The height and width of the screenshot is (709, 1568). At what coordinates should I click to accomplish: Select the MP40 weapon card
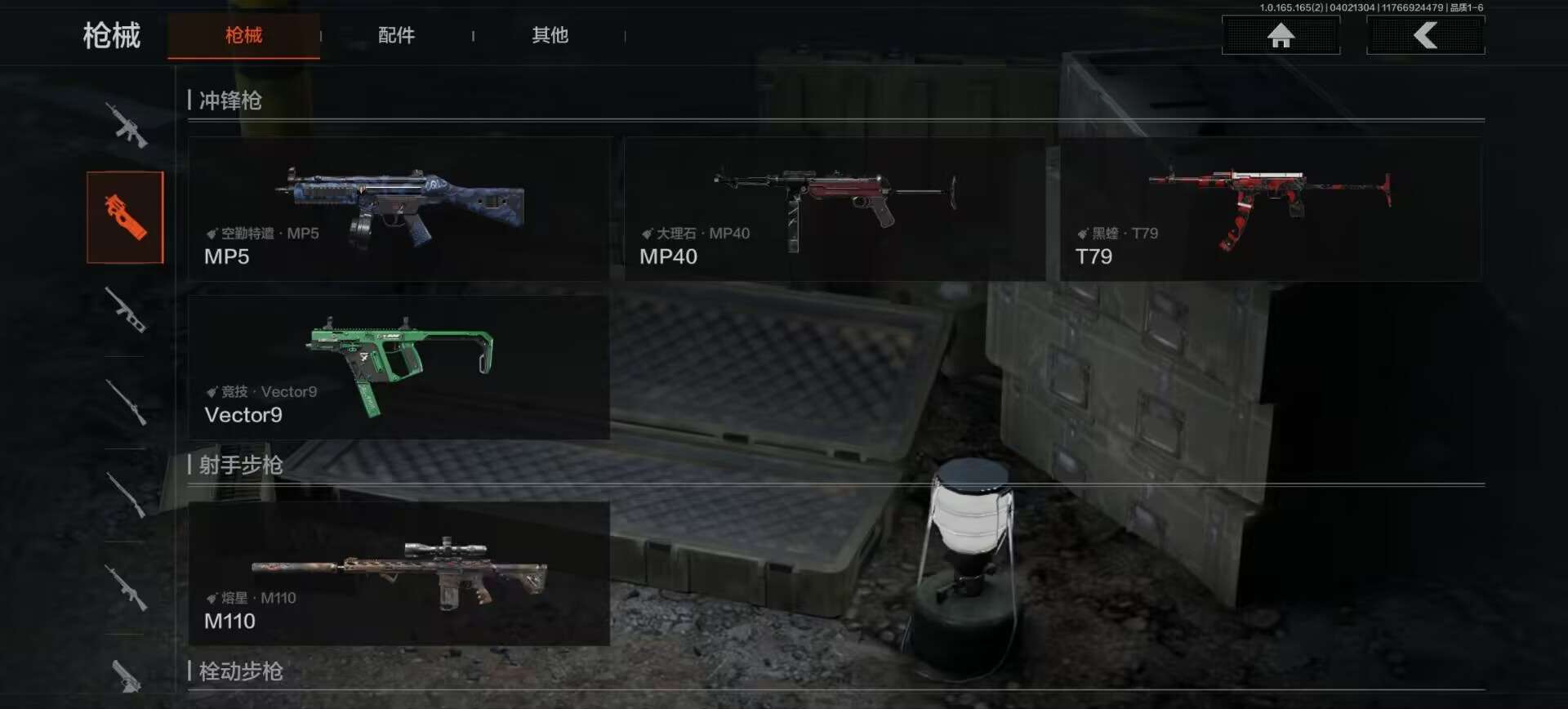[834, 209]
